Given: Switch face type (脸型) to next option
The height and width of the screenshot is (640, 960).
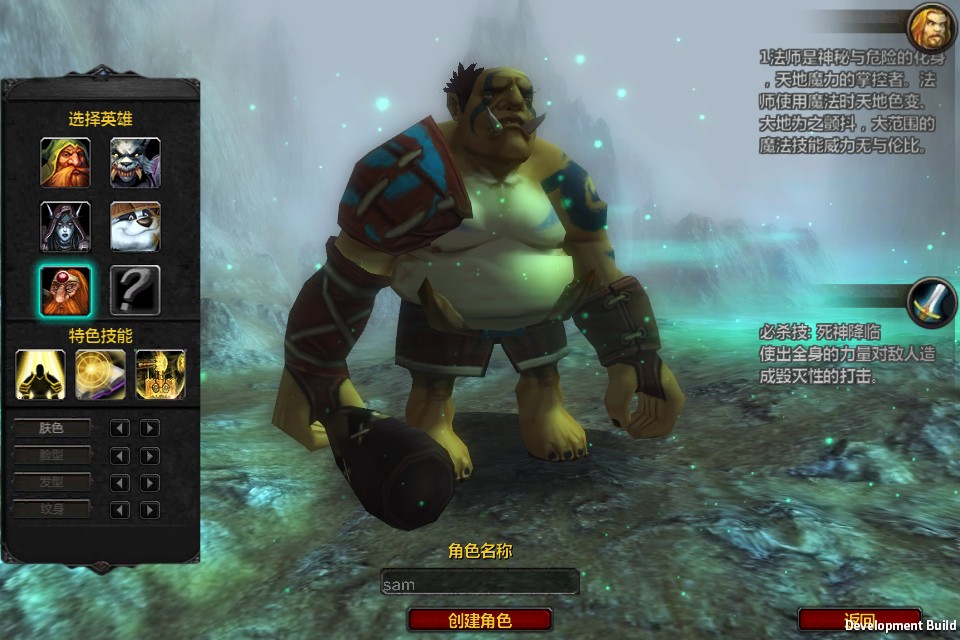Looking at the screenshot, I should tap(150, 456).
